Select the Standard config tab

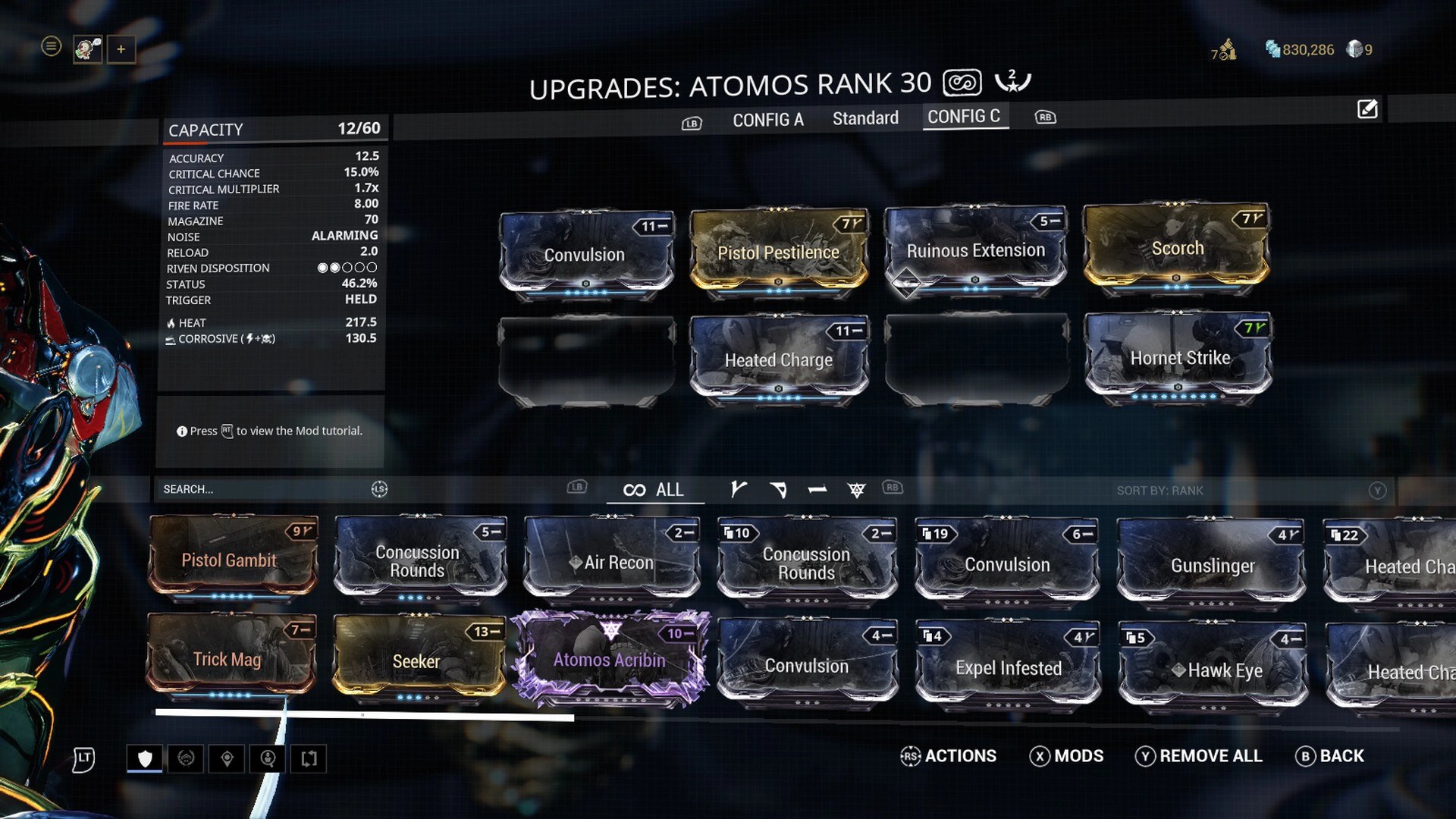[x=865, y=118]
